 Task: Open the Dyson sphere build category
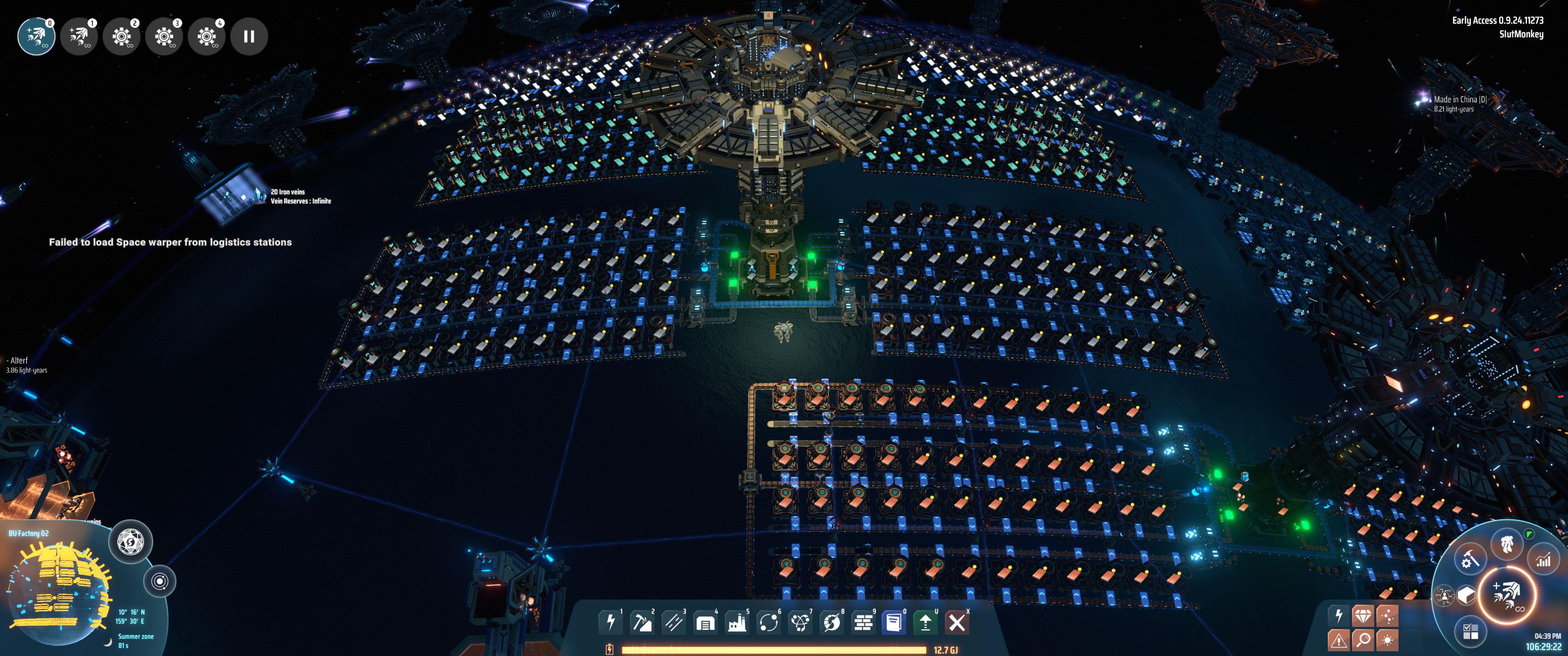coord(831,622)
